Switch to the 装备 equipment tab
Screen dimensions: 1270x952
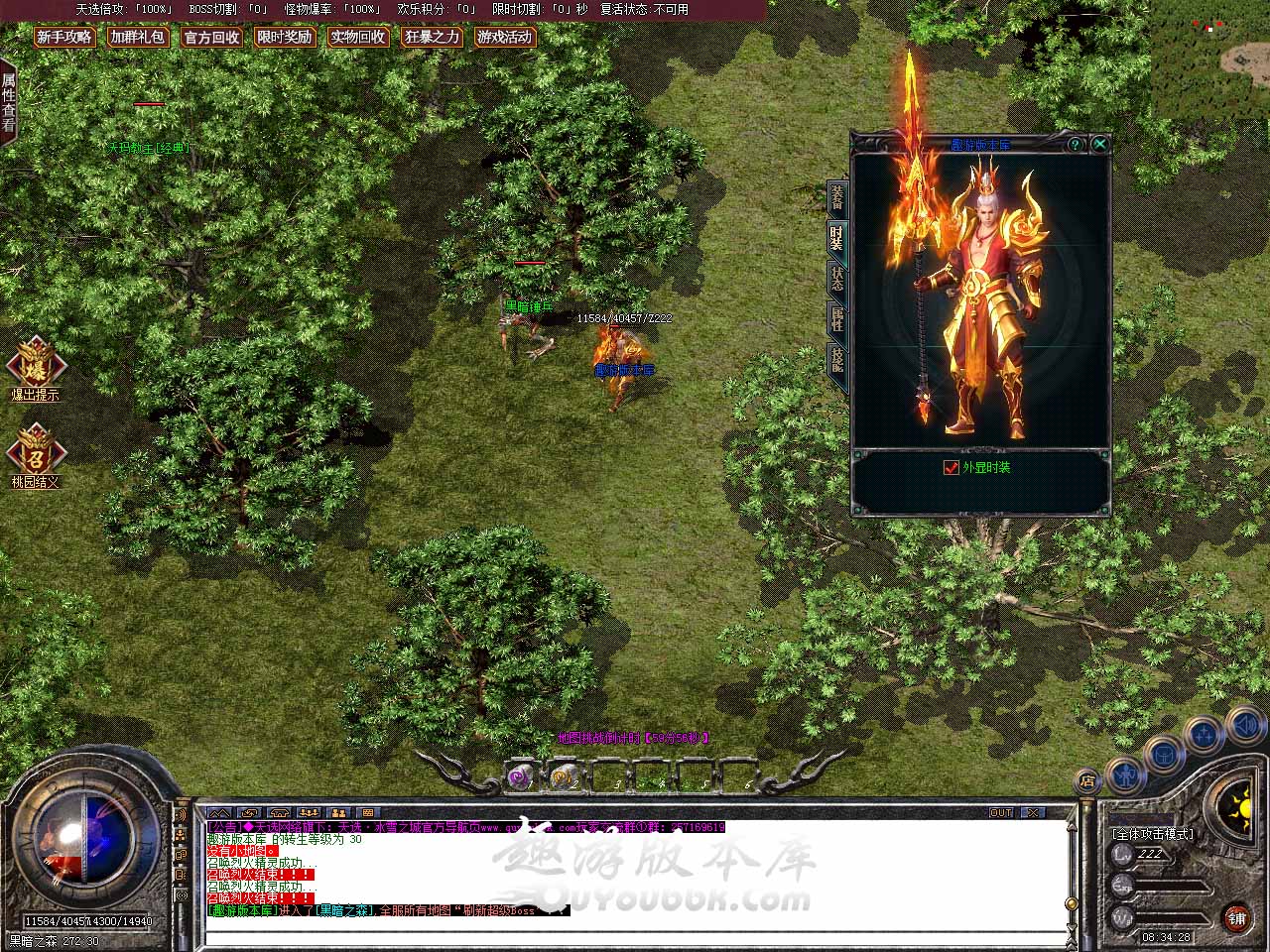(x=837, y=199)
